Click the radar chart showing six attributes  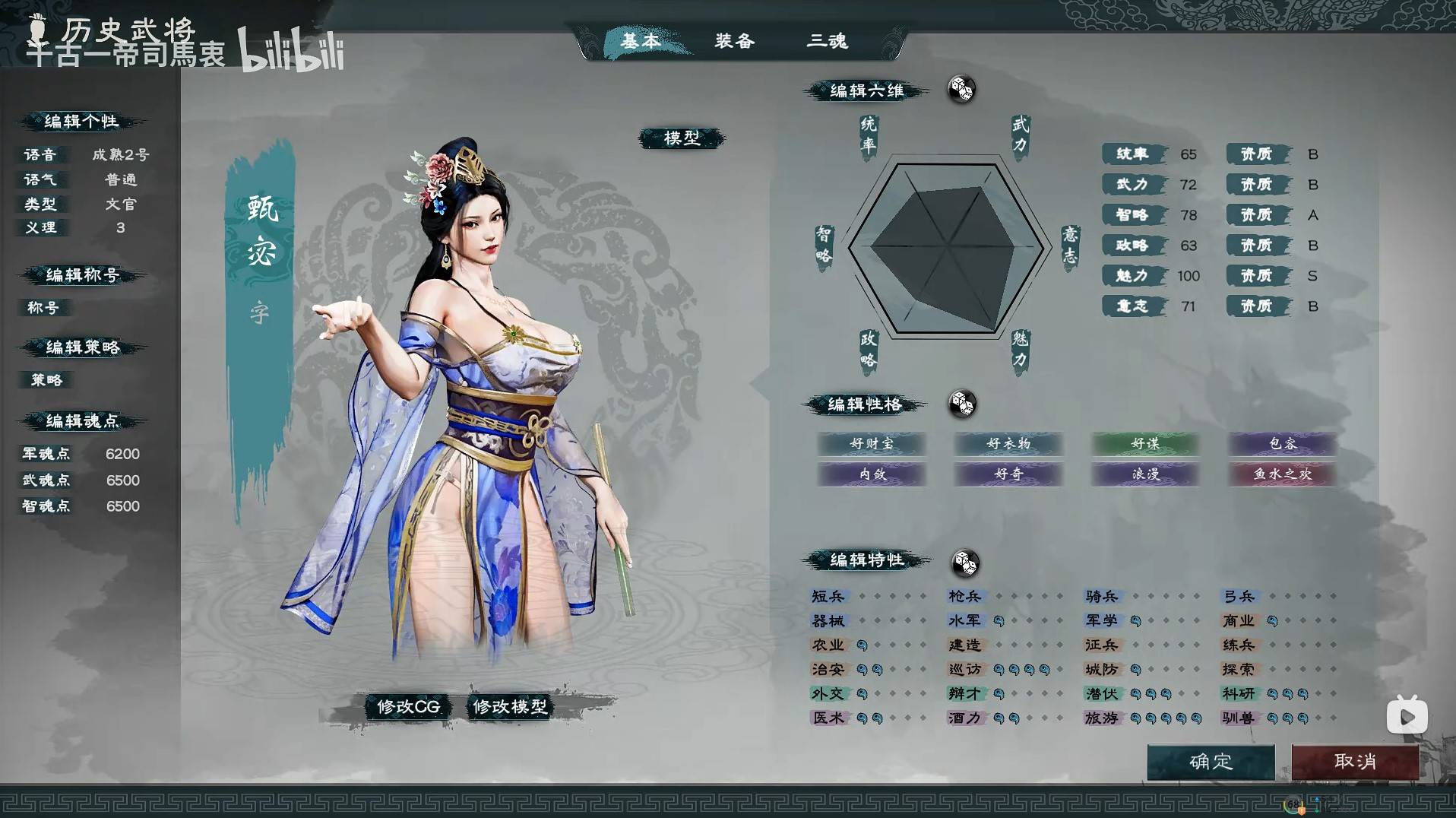tap(948, 247)
